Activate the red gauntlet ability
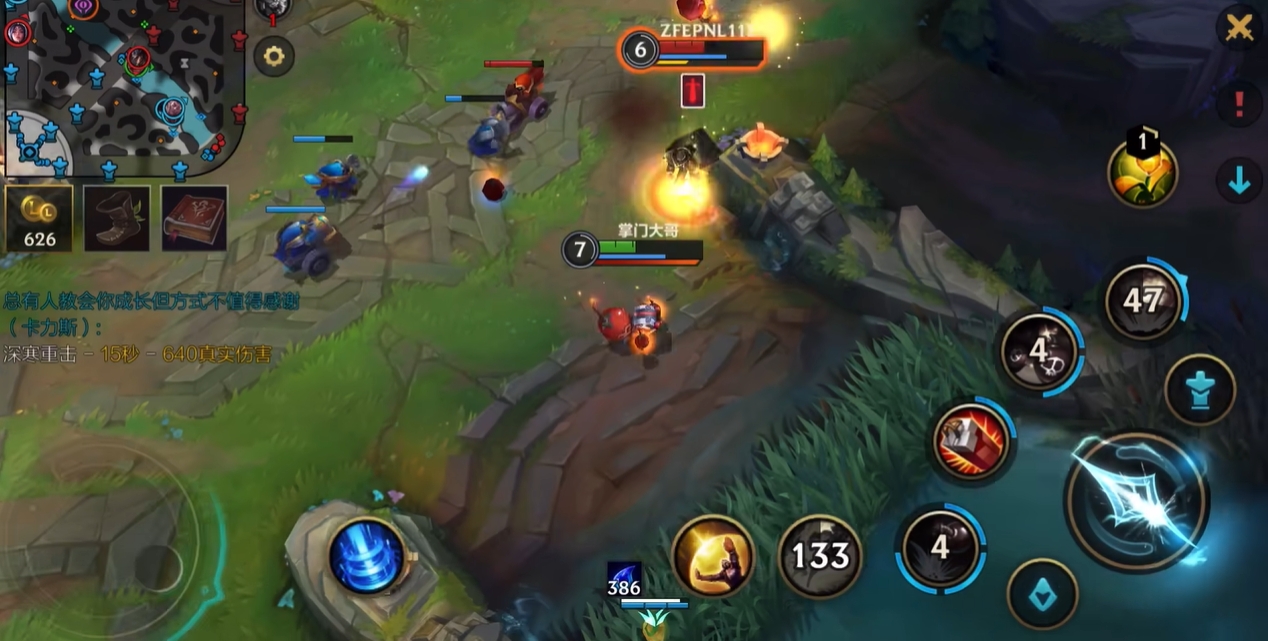This screenshot has width=1268, height=641. point(972,440)
